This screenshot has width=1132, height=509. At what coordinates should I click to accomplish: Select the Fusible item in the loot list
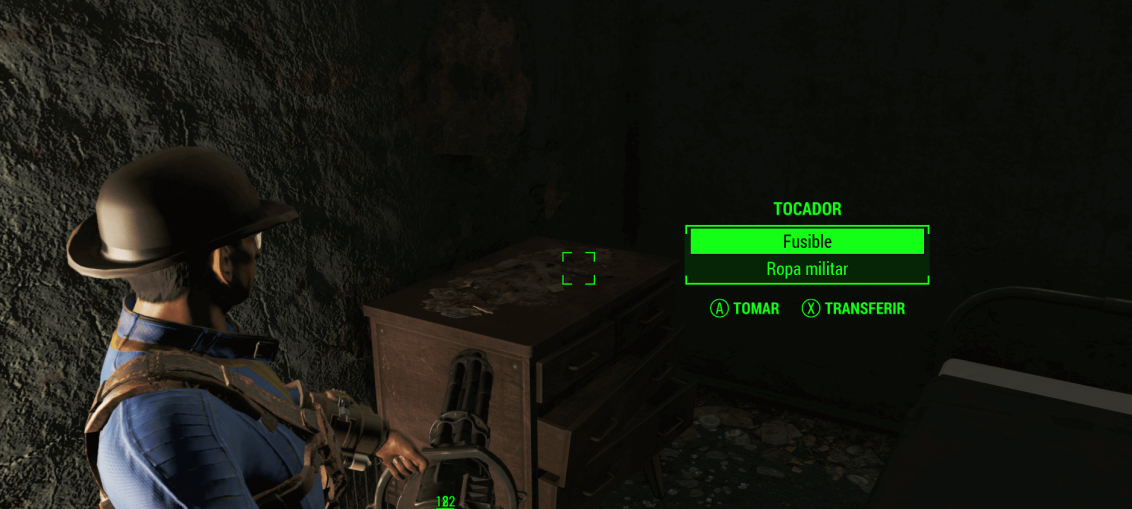pos(806,241)
